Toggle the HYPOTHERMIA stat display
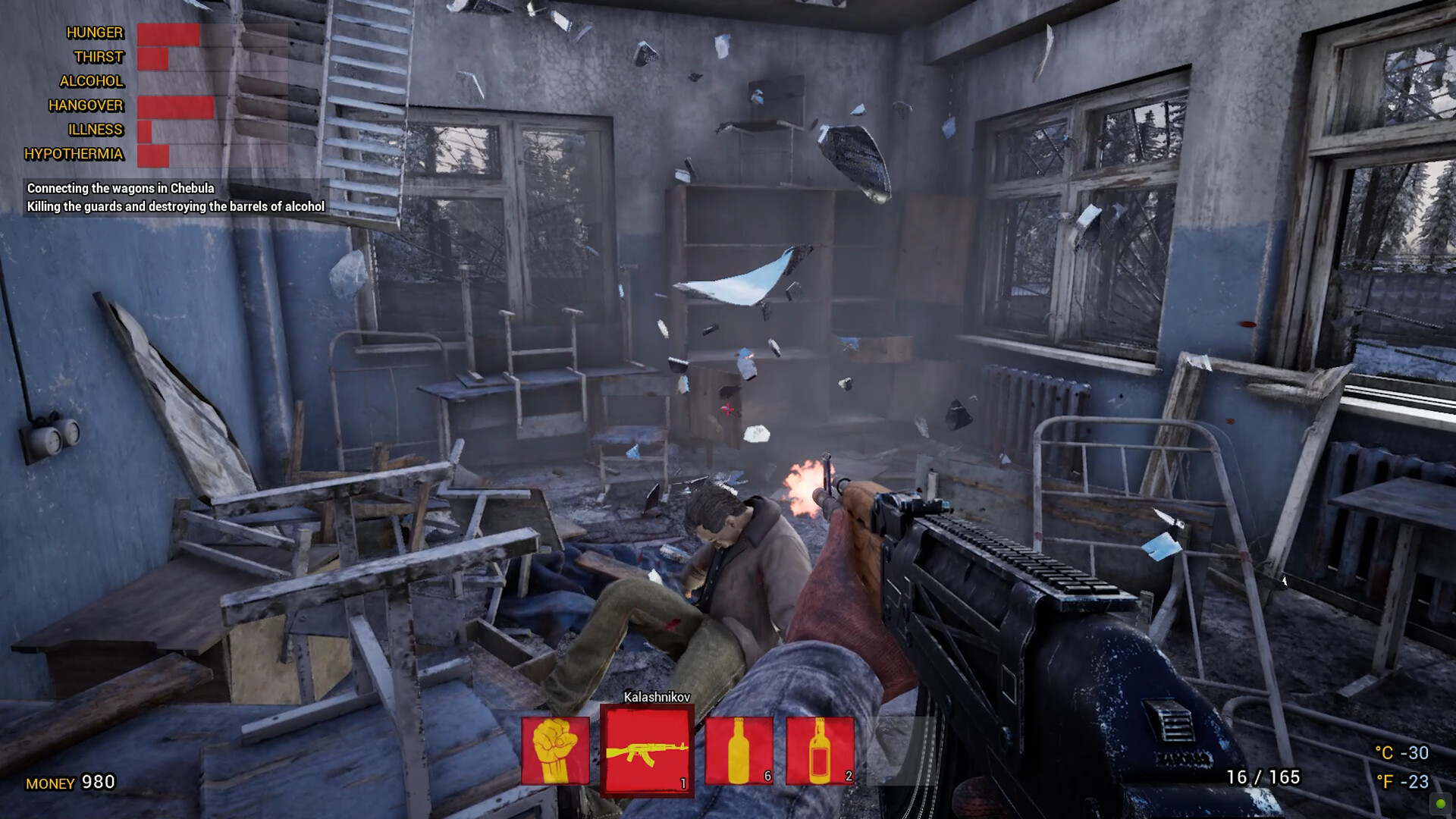 click(x=77, y=155)
